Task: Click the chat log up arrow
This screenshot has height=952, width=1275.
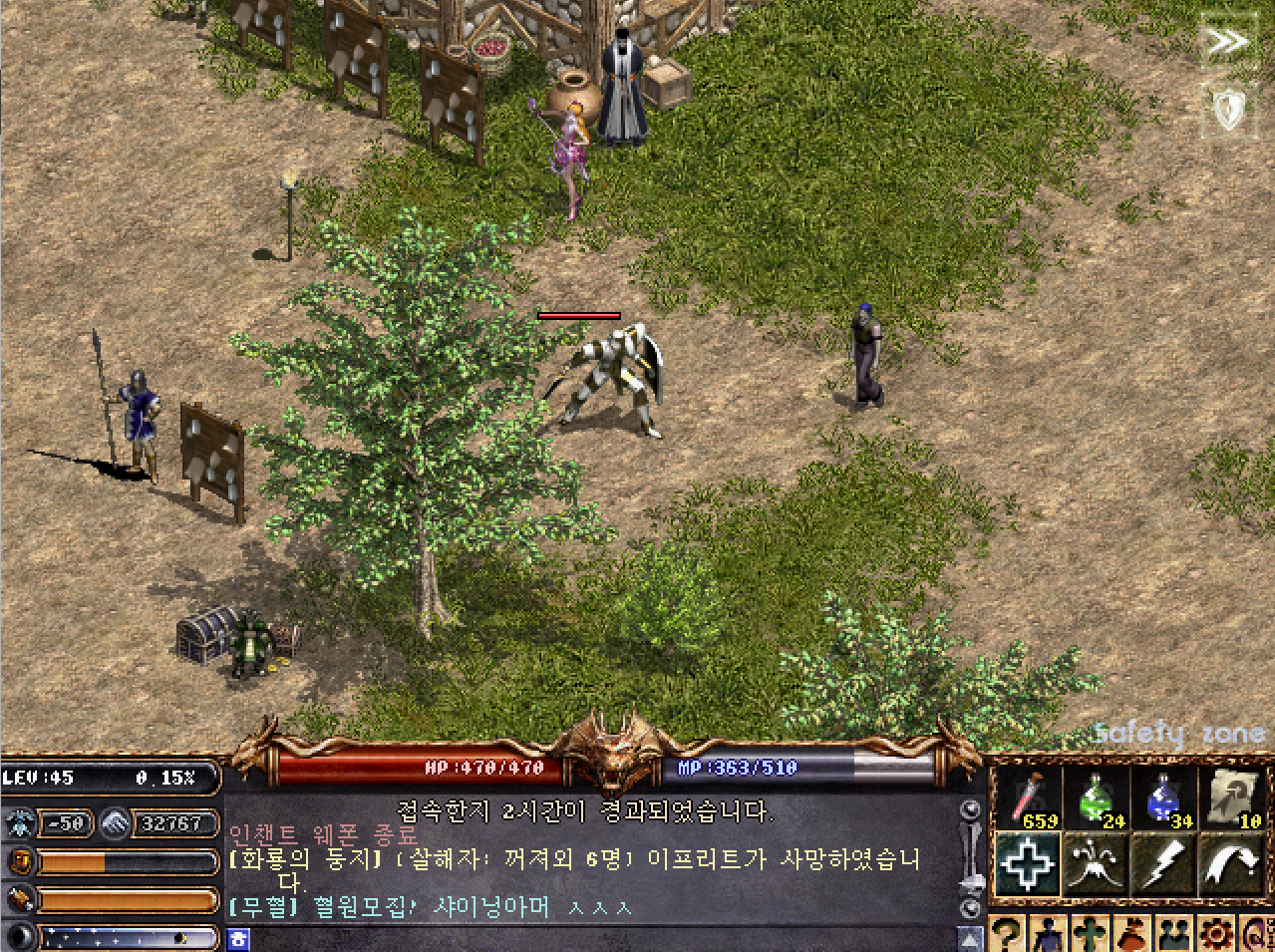Action: click(970, 938)
